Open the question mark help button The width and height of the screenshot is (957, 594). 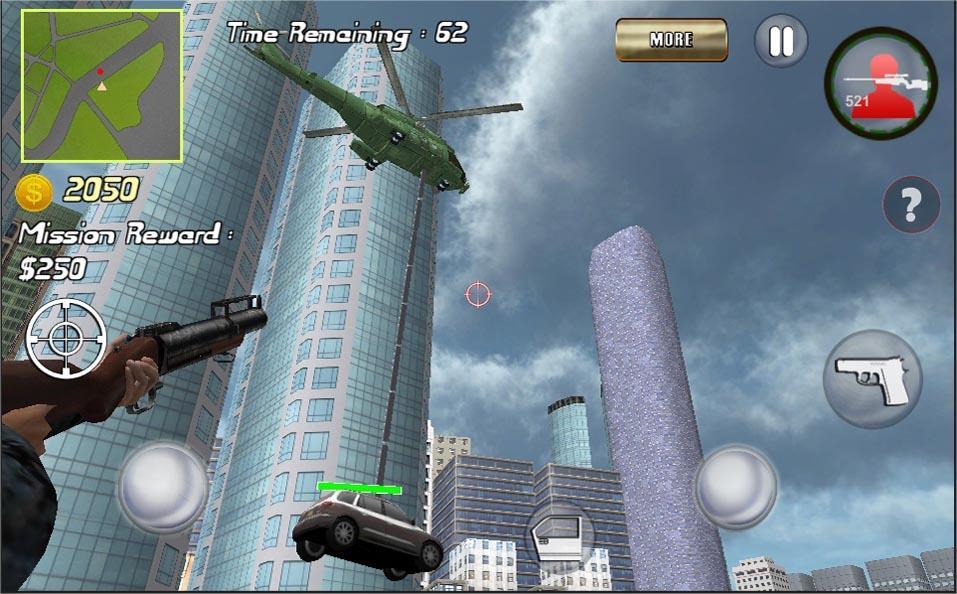[x=910, y=206]
